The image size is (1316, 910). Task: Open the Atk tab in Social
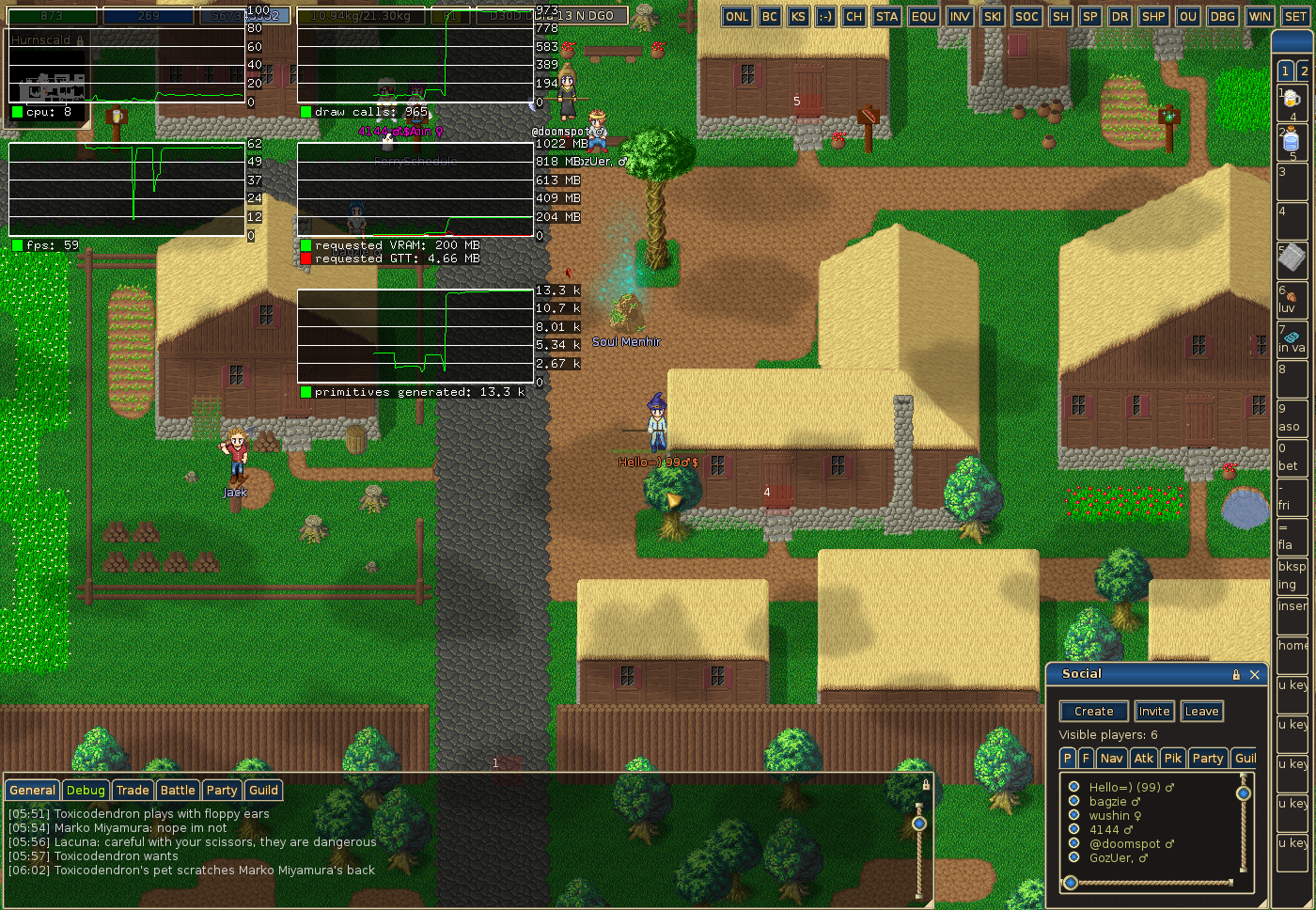(x=1143, y=759)
